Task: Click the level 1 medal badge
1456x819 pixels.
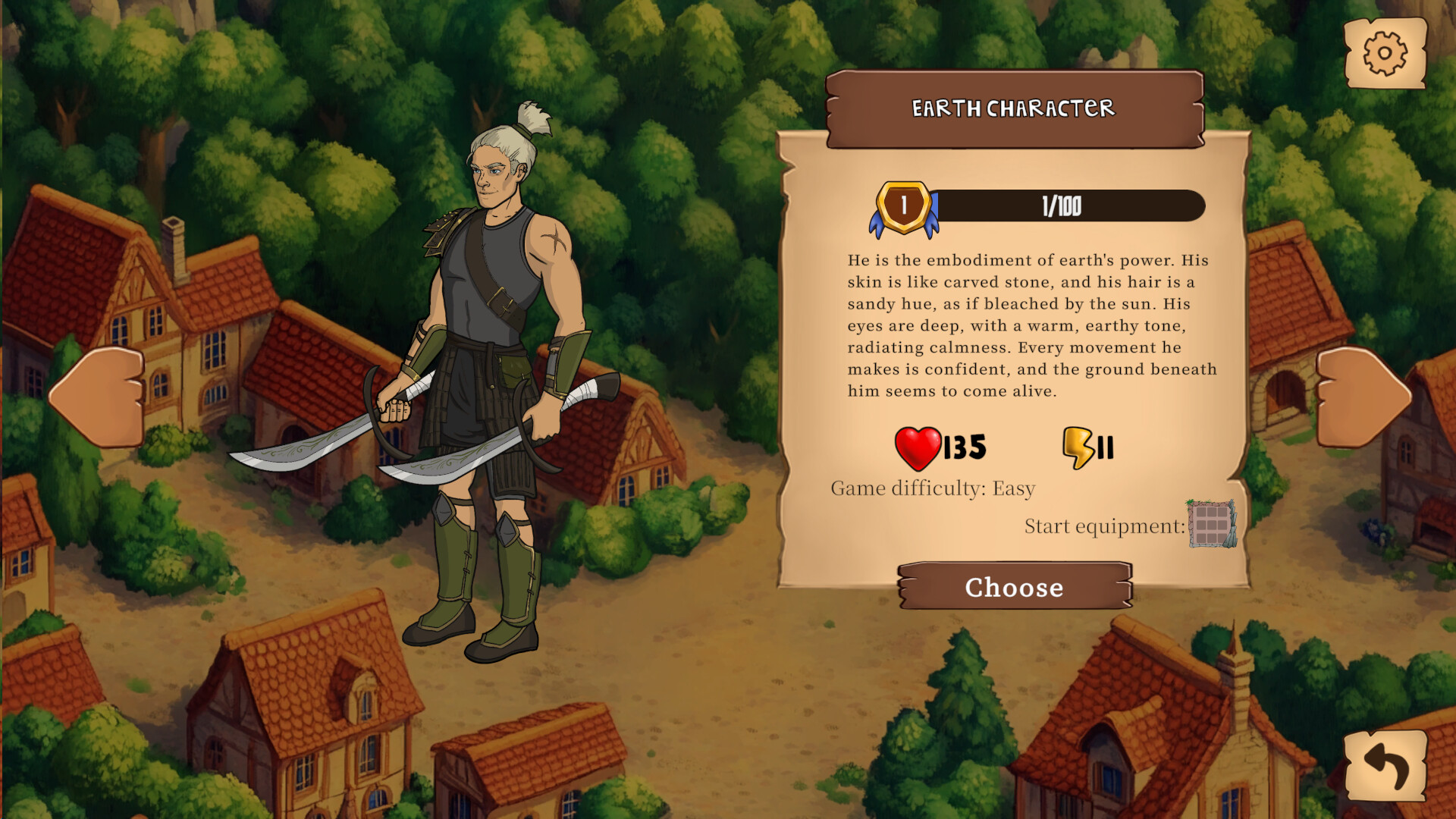Action: [x=902, y=203]
